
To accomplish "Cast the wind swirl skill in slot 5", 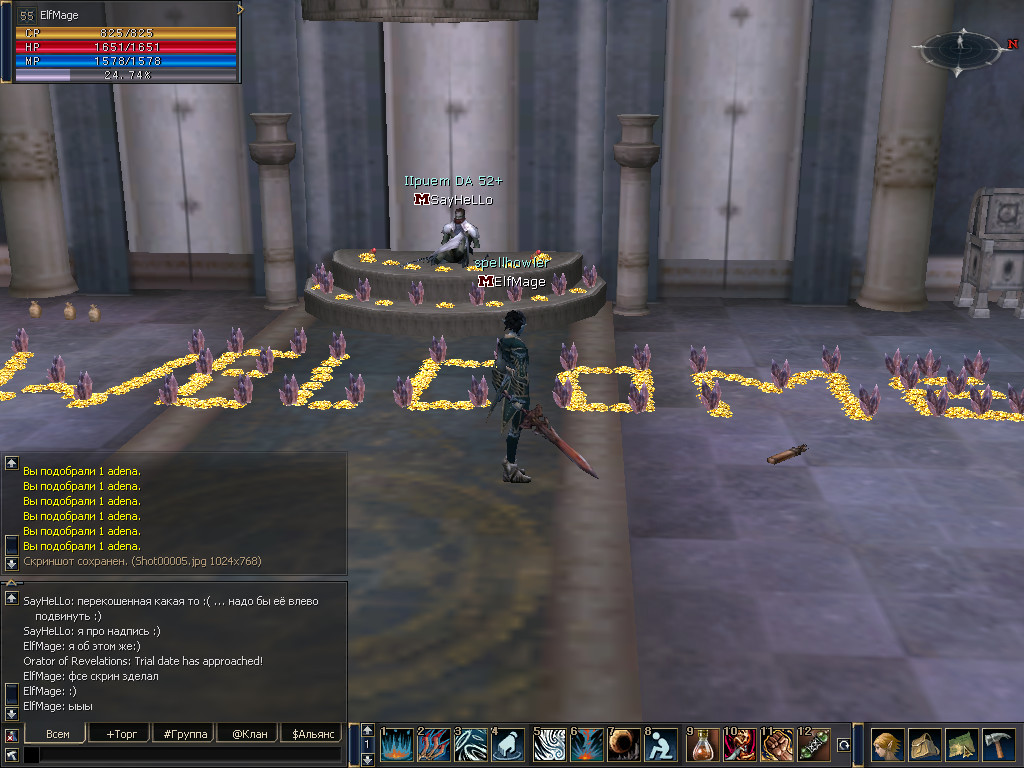I will tap(549, 745).
